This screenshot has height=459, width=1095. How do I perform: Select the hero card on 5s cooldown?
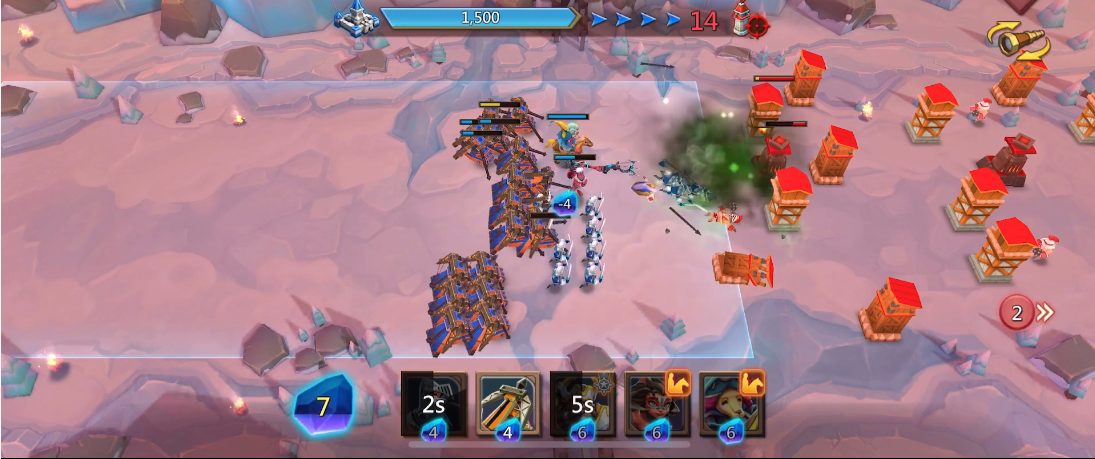pyautogui.click(x=582, y=404)
